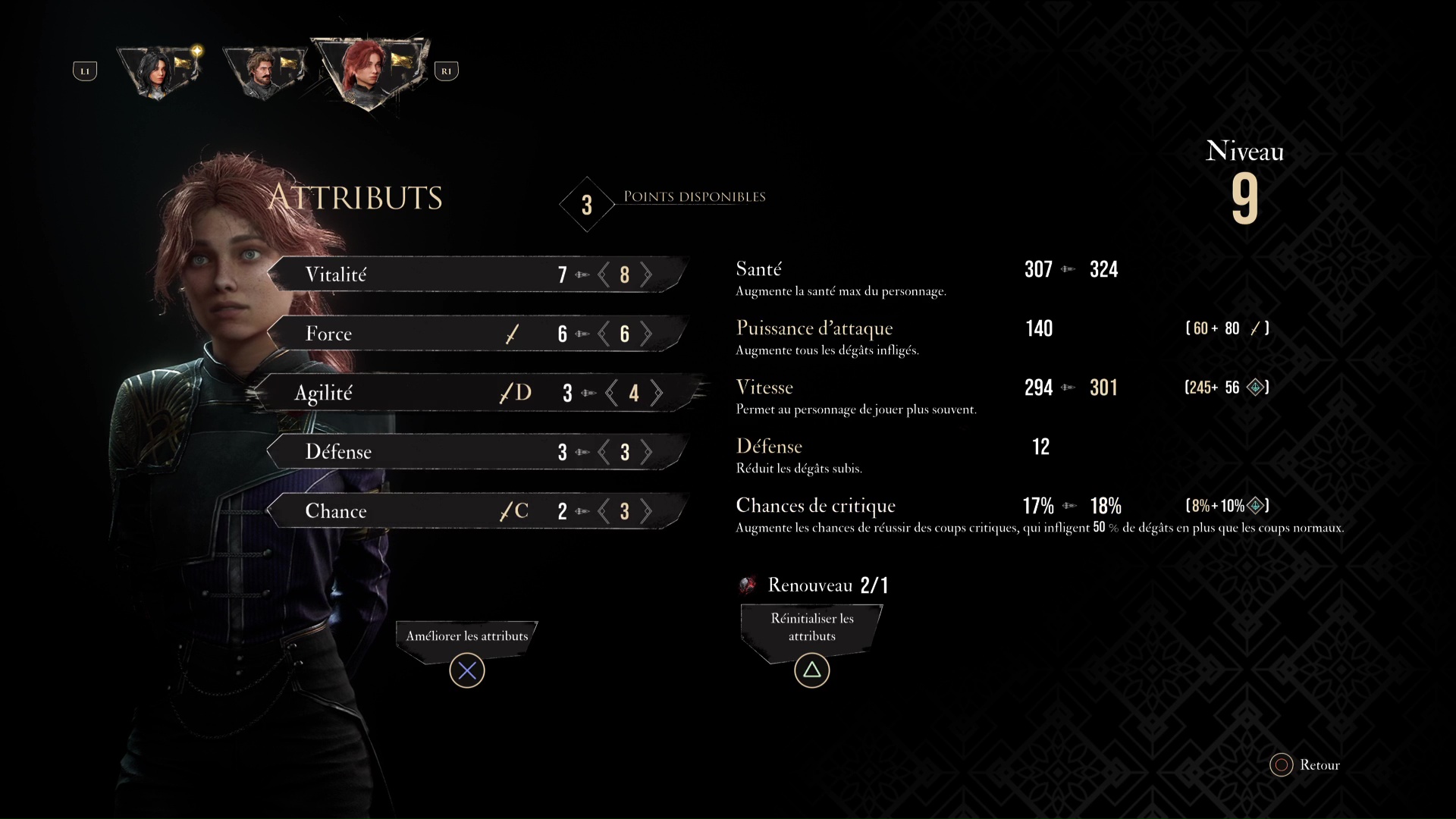Lower Force using its left arrow
The image size is (1456, 819).
(604, 334)
